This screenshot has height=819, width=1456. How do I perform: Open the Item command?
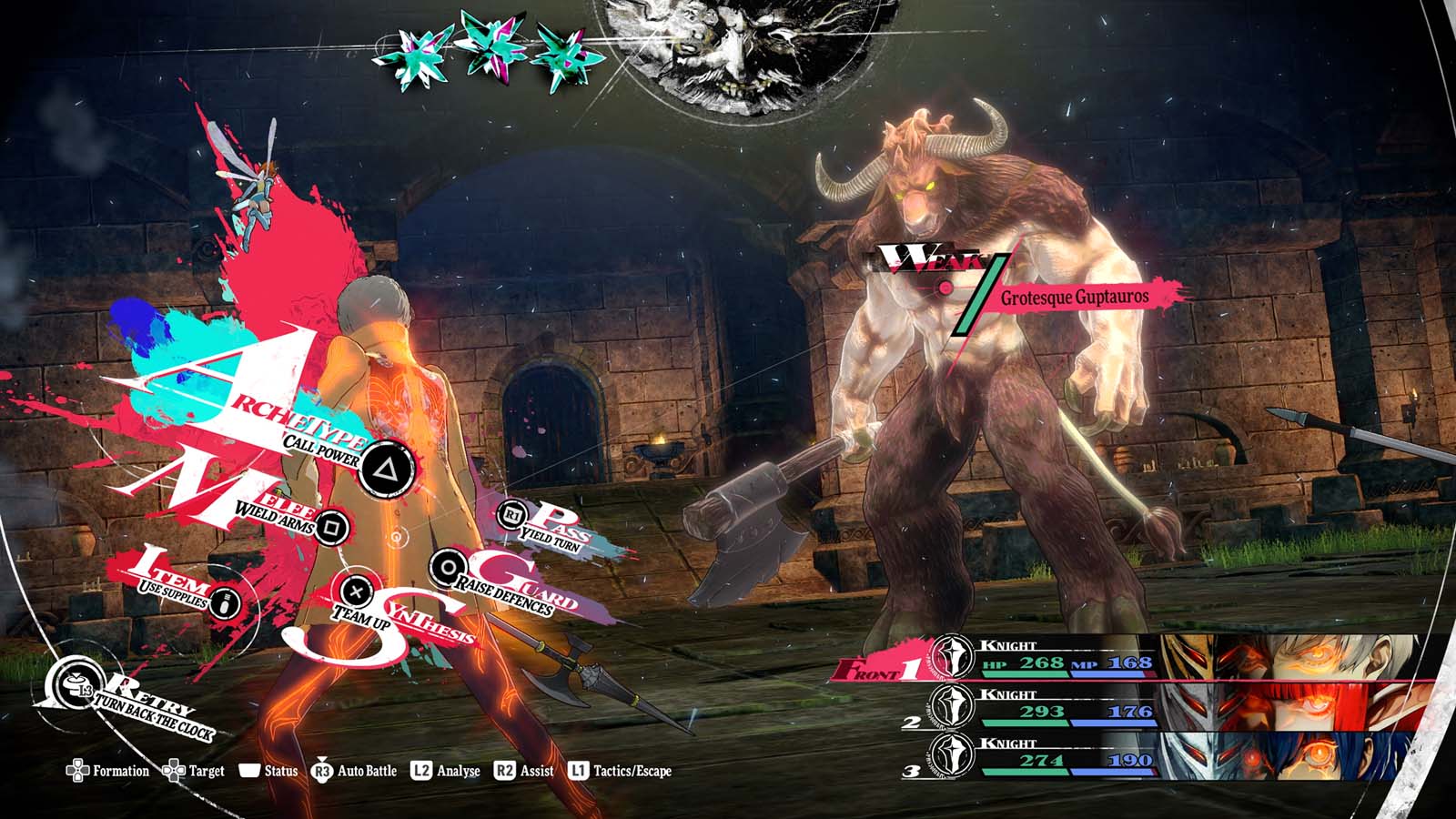(x=227, y=602)
